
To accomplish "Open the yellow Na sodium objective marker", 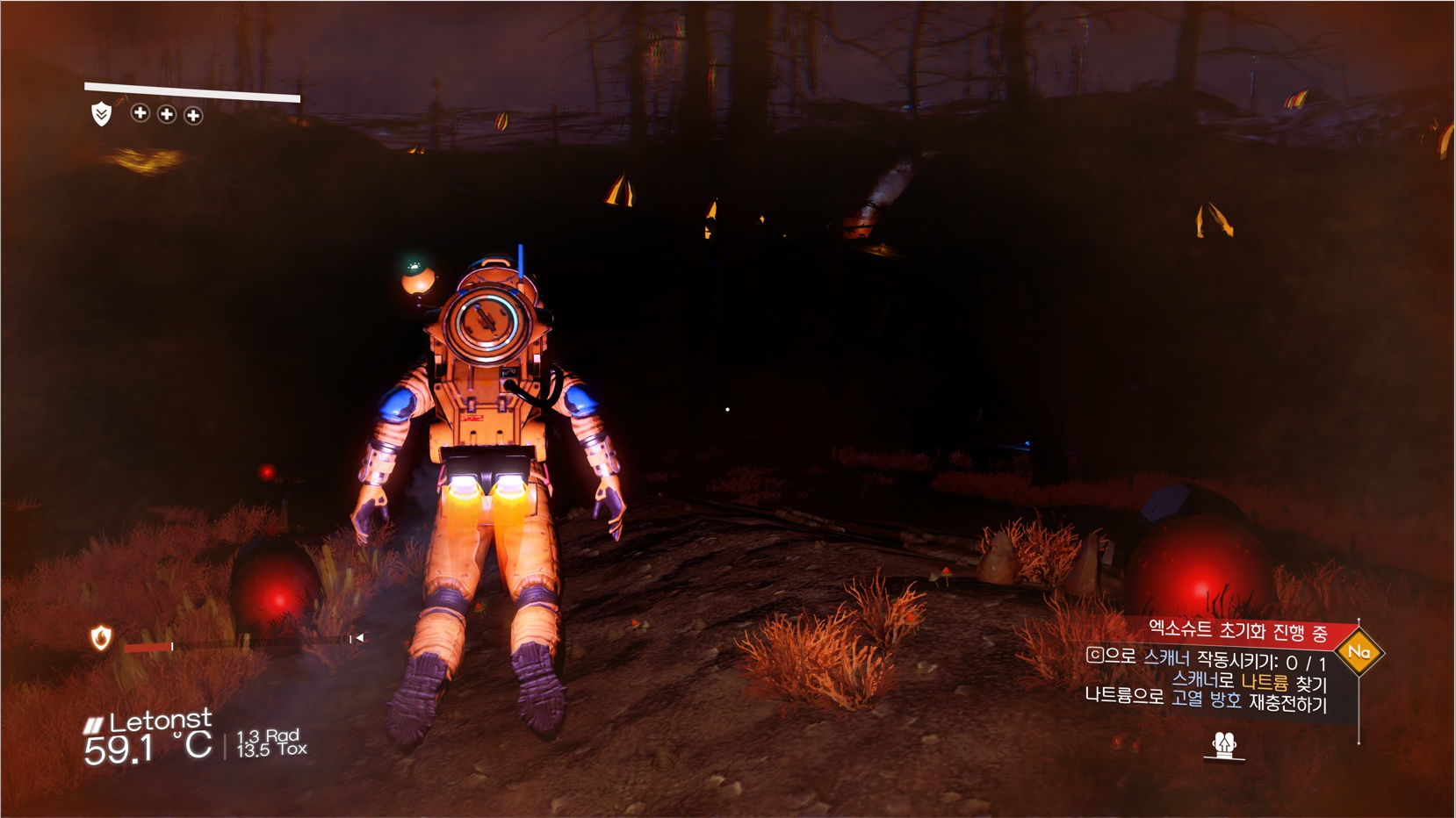I will (1359, 652).
